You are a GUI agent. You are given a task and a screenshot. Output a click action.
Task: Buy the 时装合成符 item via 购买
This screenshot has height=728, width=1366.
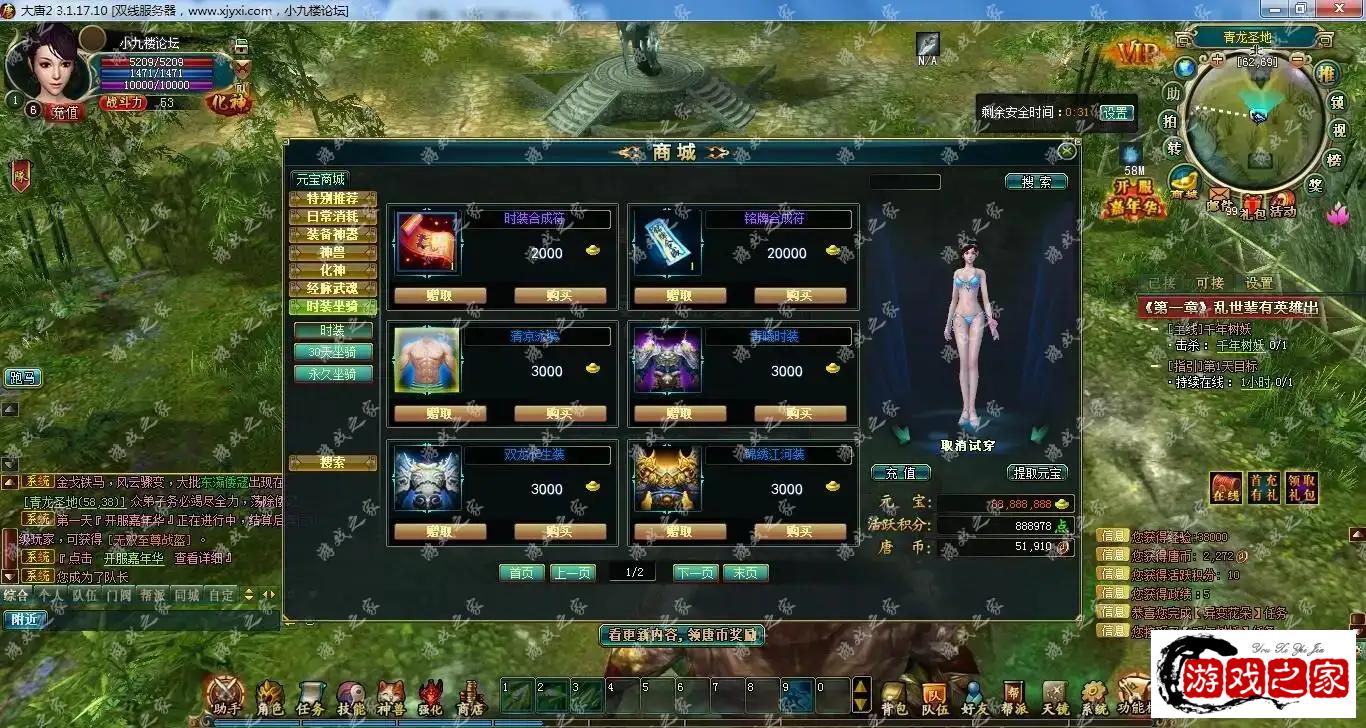(x=560, y=296)
